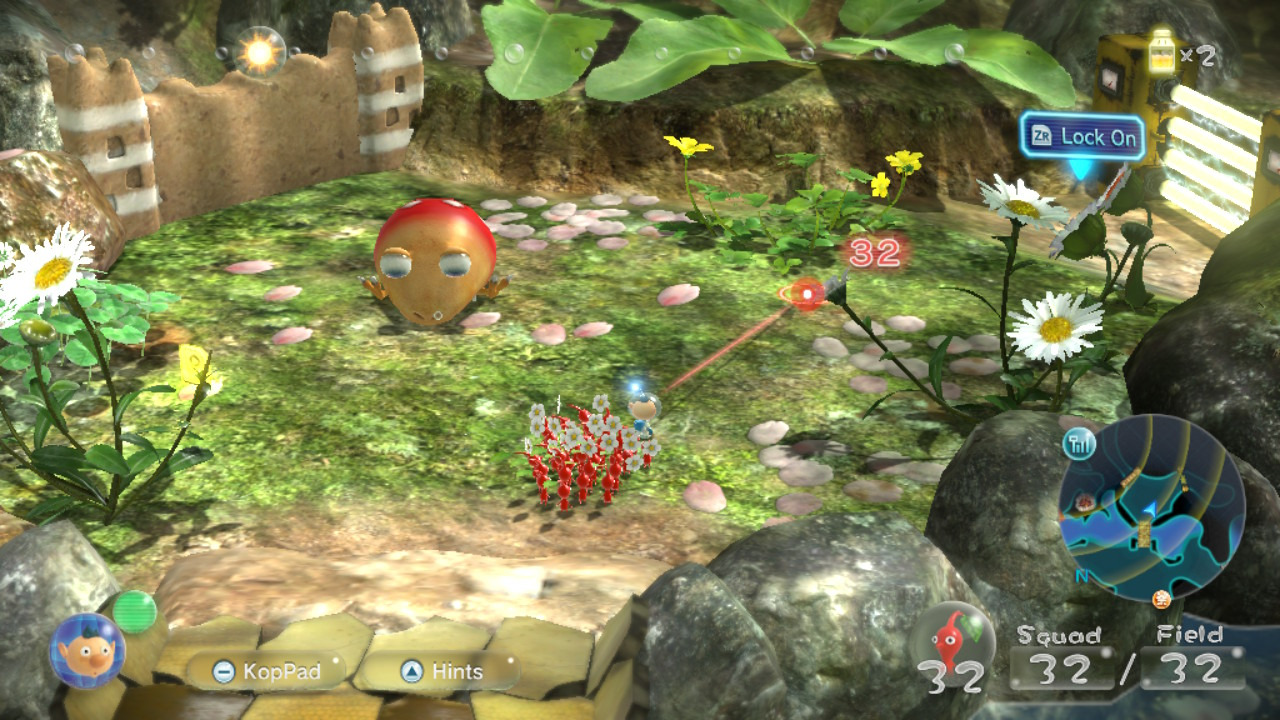The image size is (1280, 720).
Task: Tap the signal icon on the radar
Action: (x=1081, y=442)
